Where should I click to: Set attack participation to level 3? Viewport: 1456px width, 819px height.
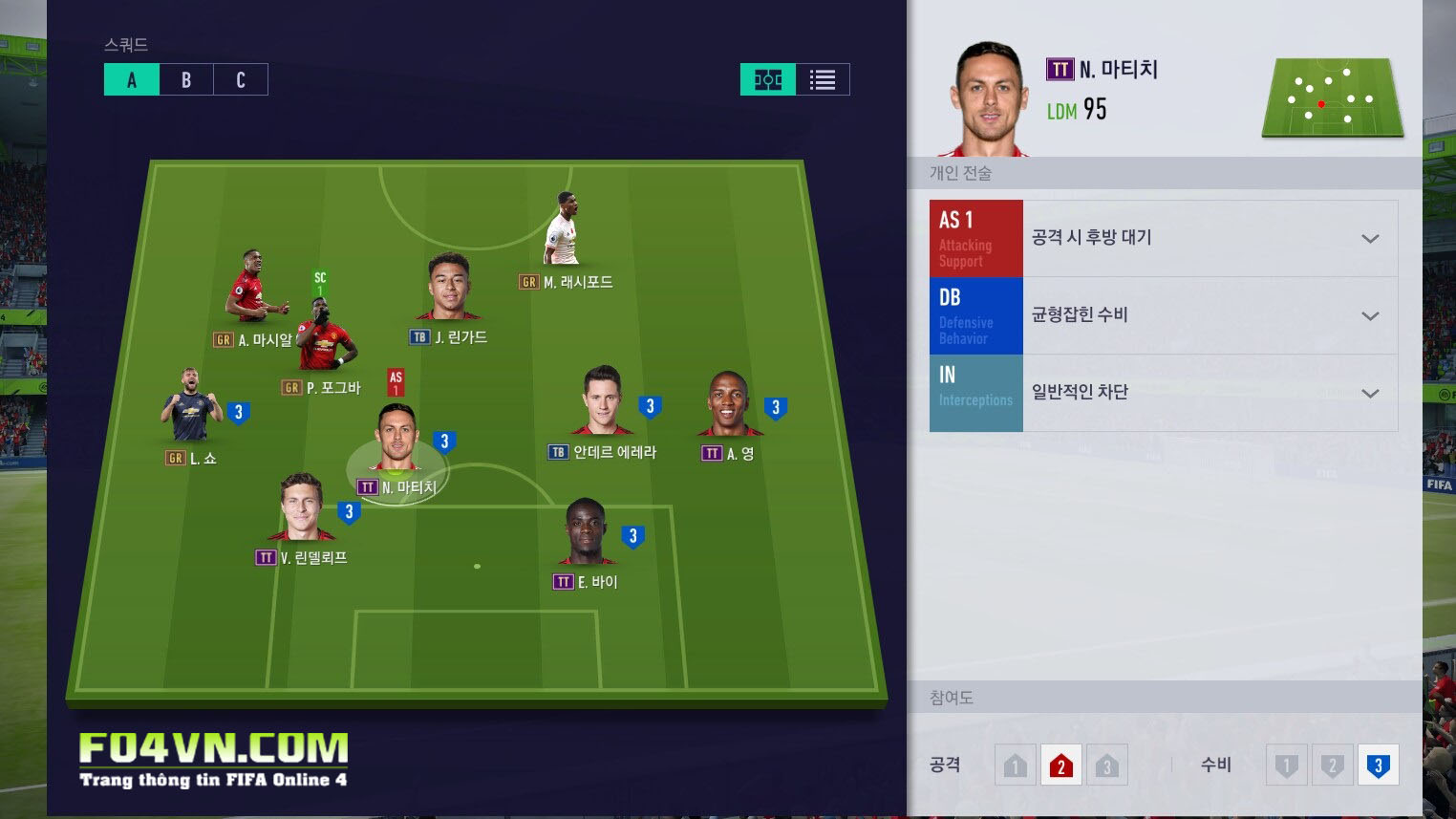pyautogui.click(x=1106, y=765)
